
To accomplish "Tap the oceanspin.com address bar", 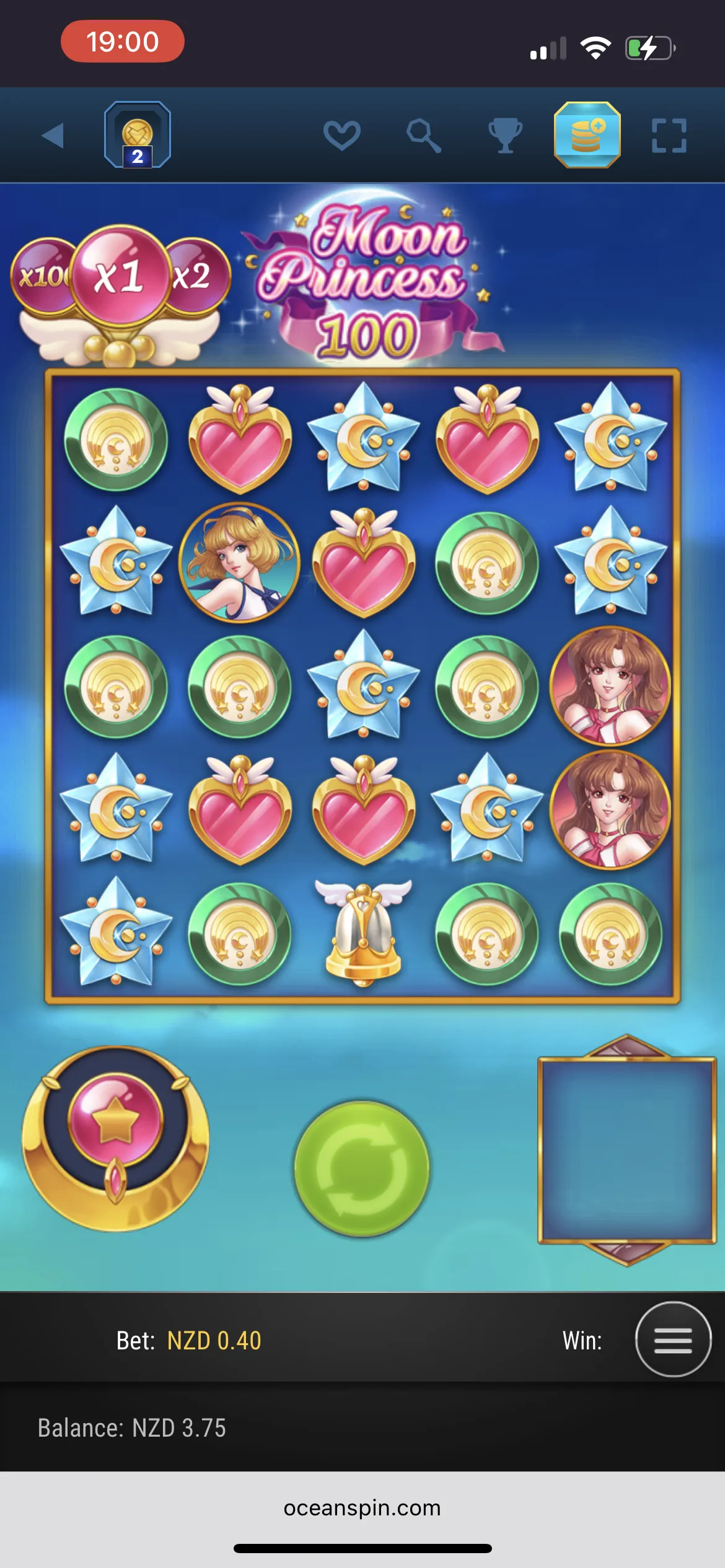I will click(x=362, y=1507).
